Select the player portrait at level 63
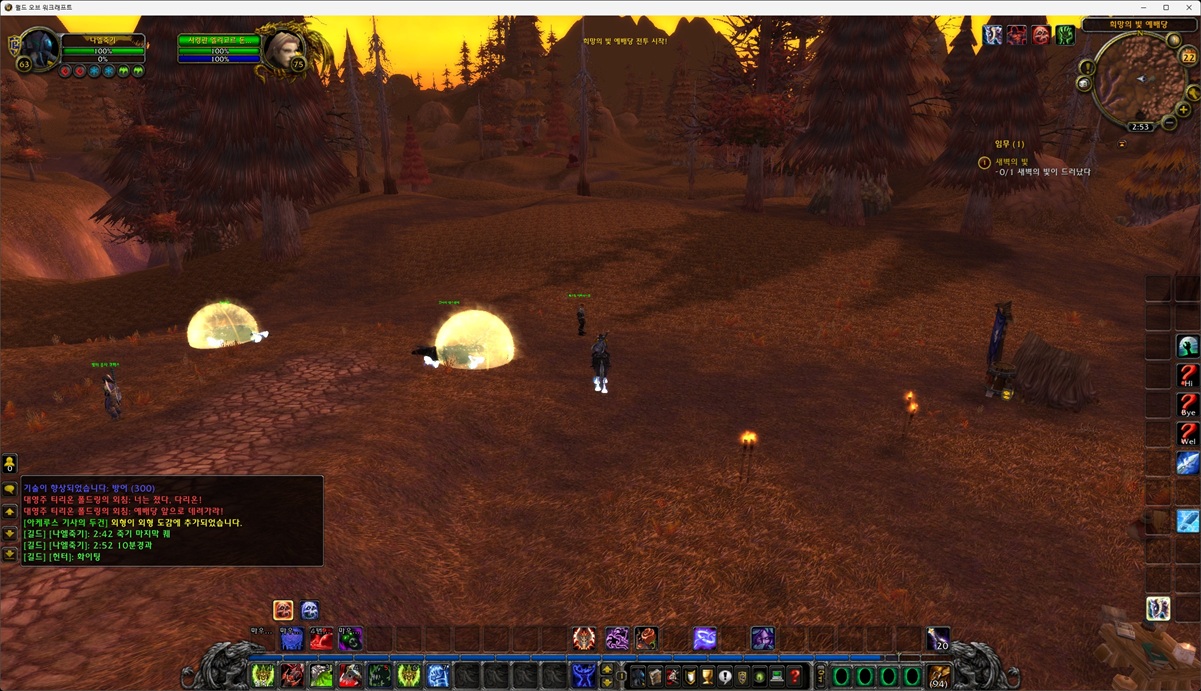 40,48
